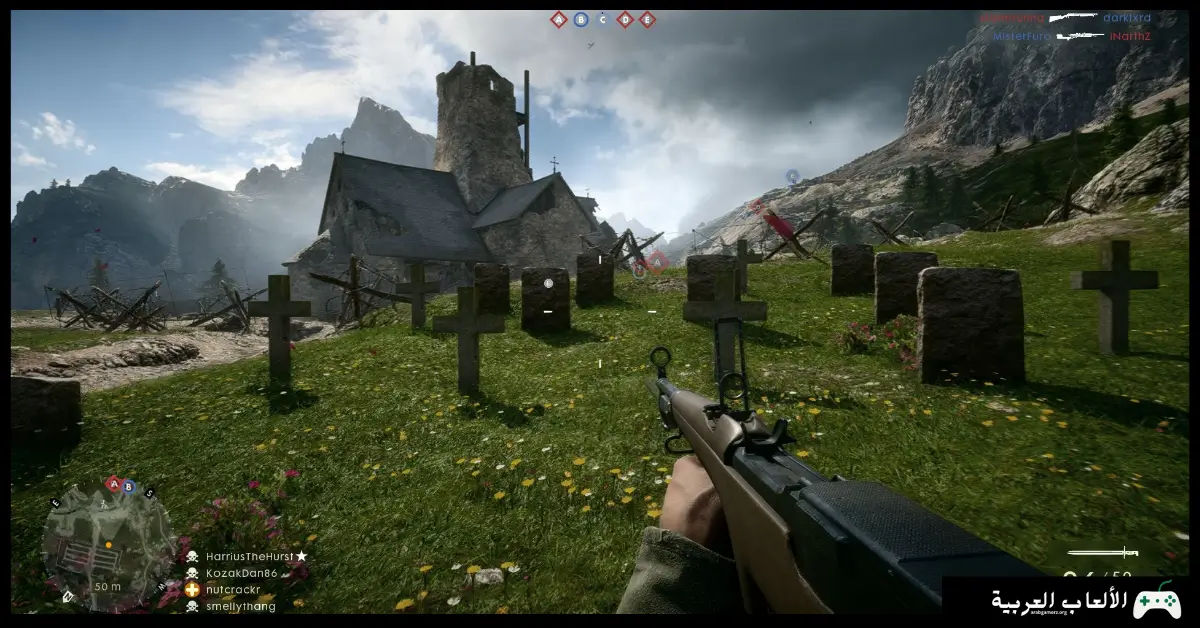Click objective flag E at the top
The image size is (1200, 628).
[x=647, y=19]
